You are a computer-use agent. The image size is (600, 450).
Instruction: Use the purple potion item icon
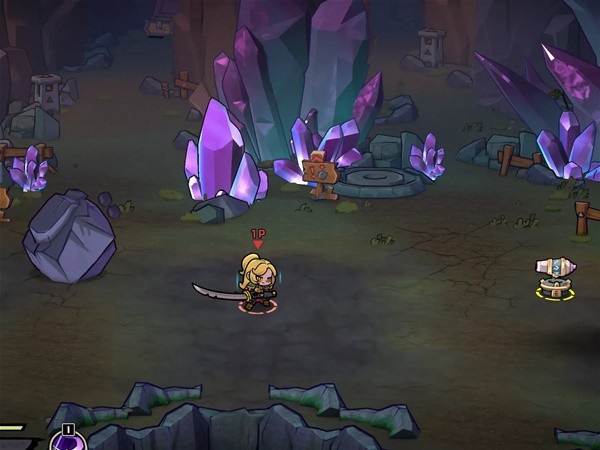click(68, 442)
